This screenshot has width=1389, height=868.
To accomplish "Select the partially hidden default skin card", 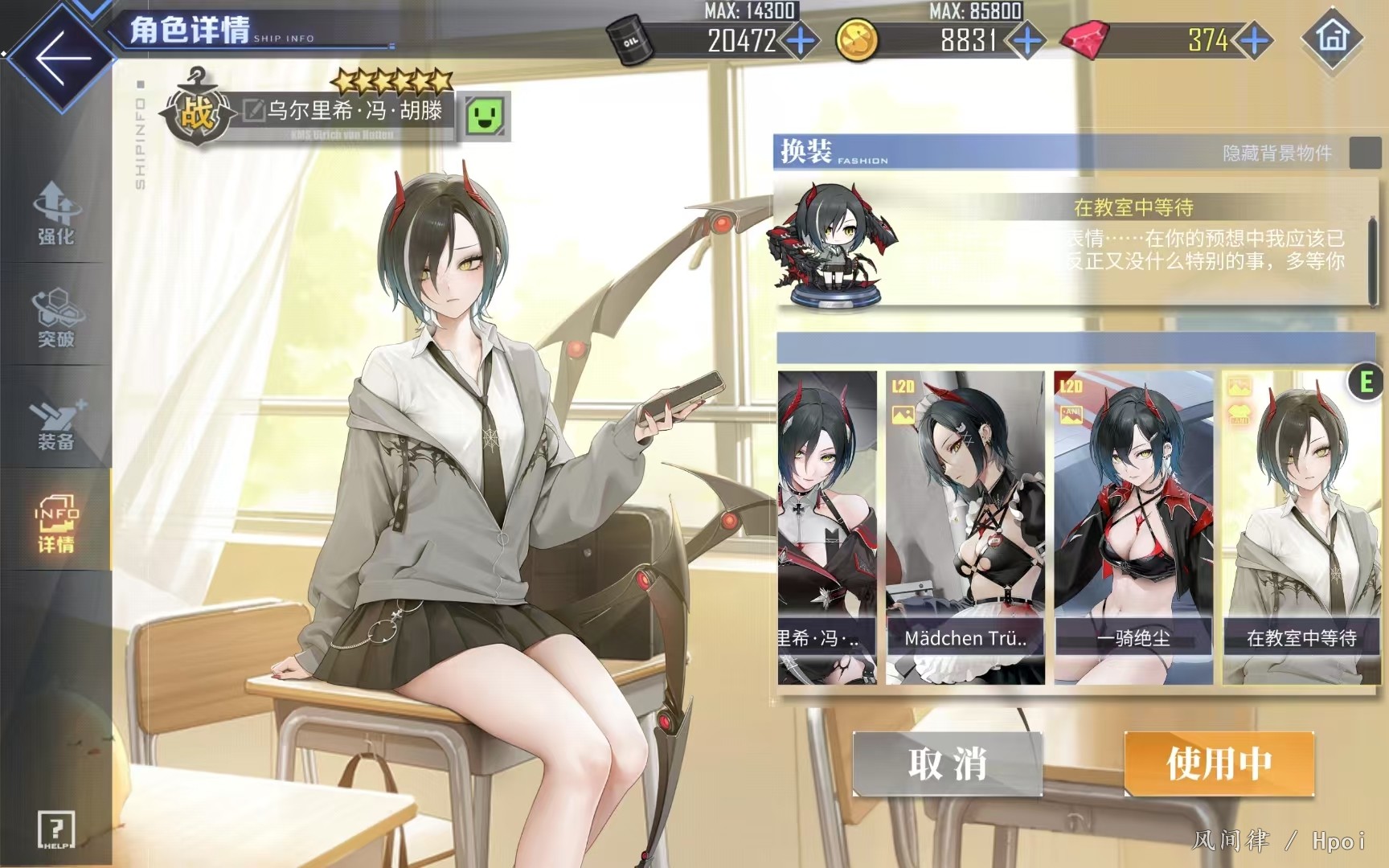I will (826, 526).
